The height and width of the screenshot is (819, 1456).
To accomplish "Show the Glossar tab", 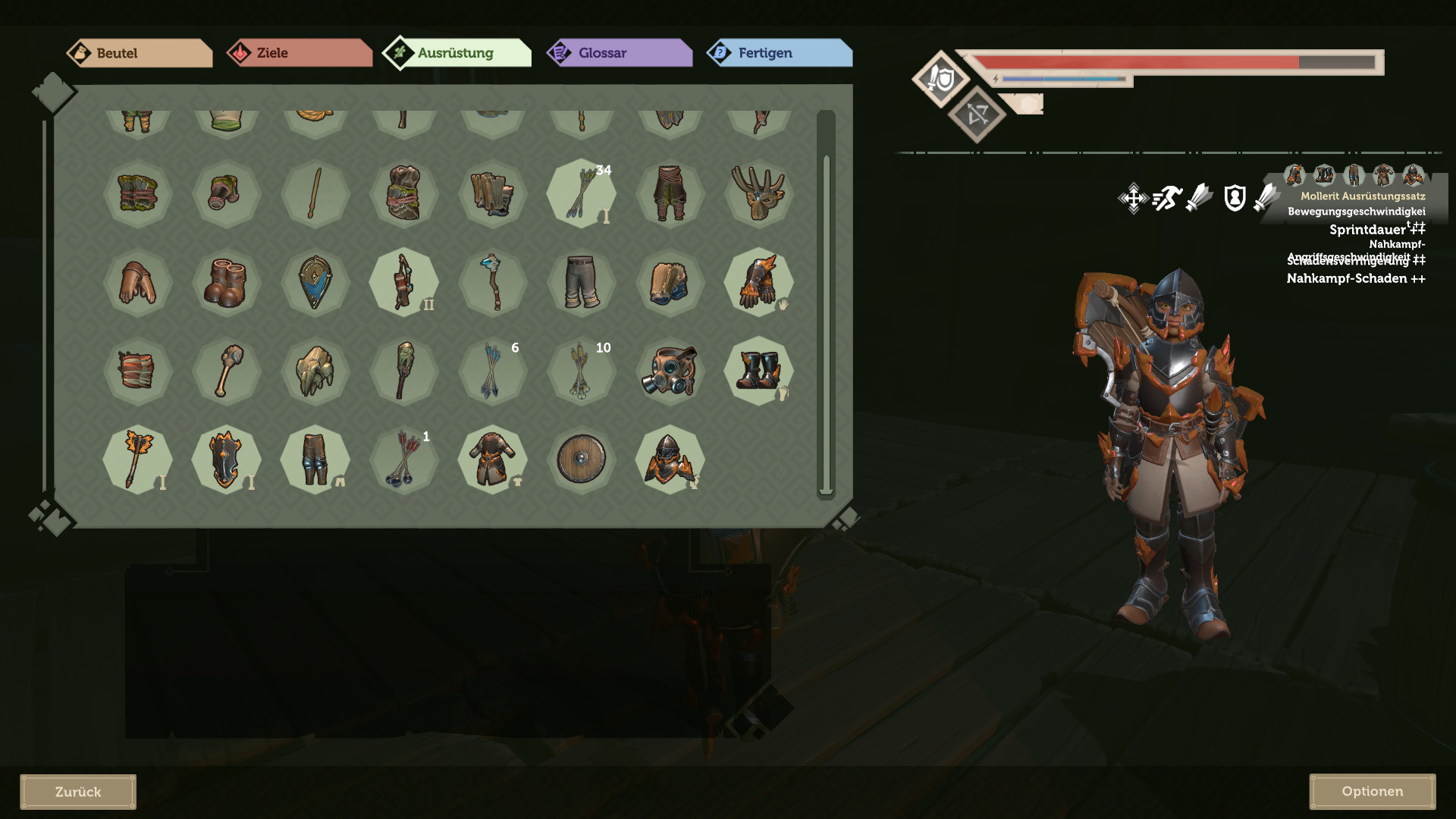I will [x=619, y=53].
